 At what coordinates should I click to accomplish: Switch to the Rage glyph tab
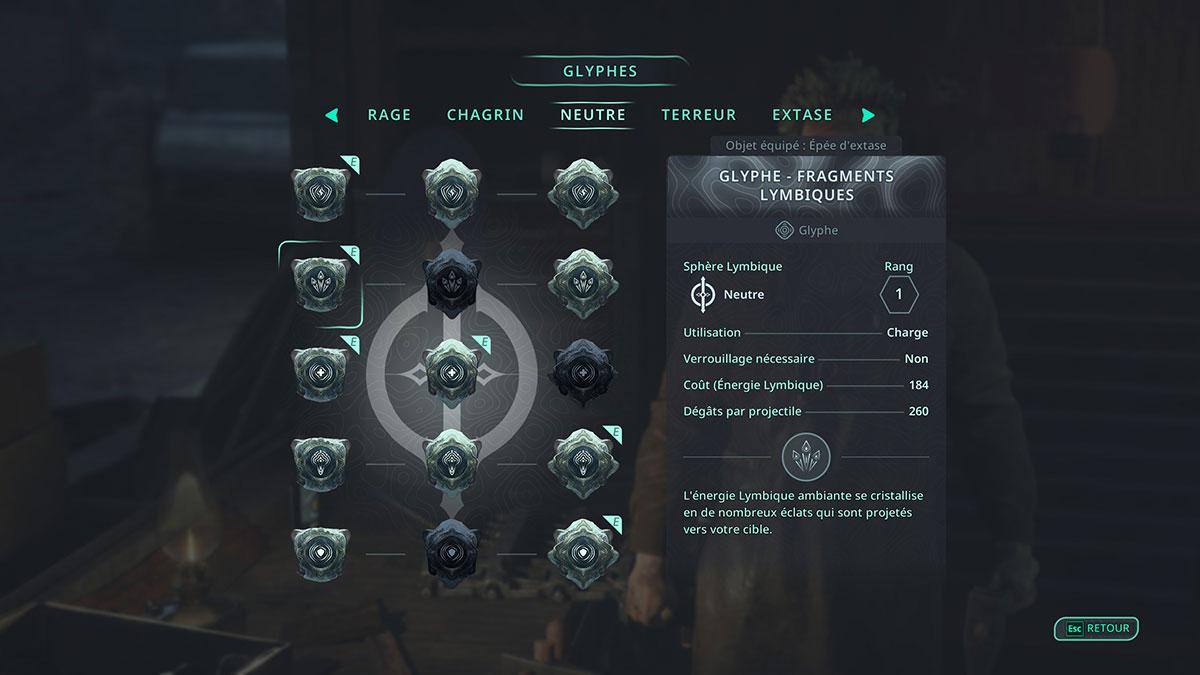click(389, 115)
